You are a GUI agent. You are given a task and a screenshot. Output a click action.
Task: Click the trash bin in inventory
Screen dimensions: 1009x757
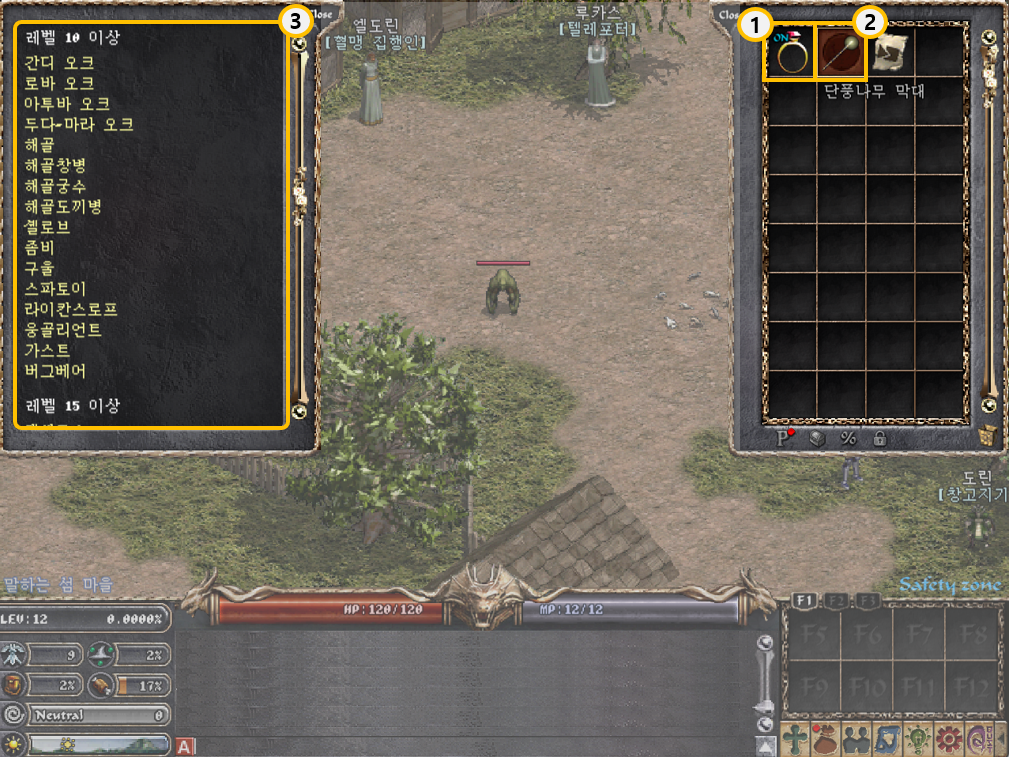988,436
